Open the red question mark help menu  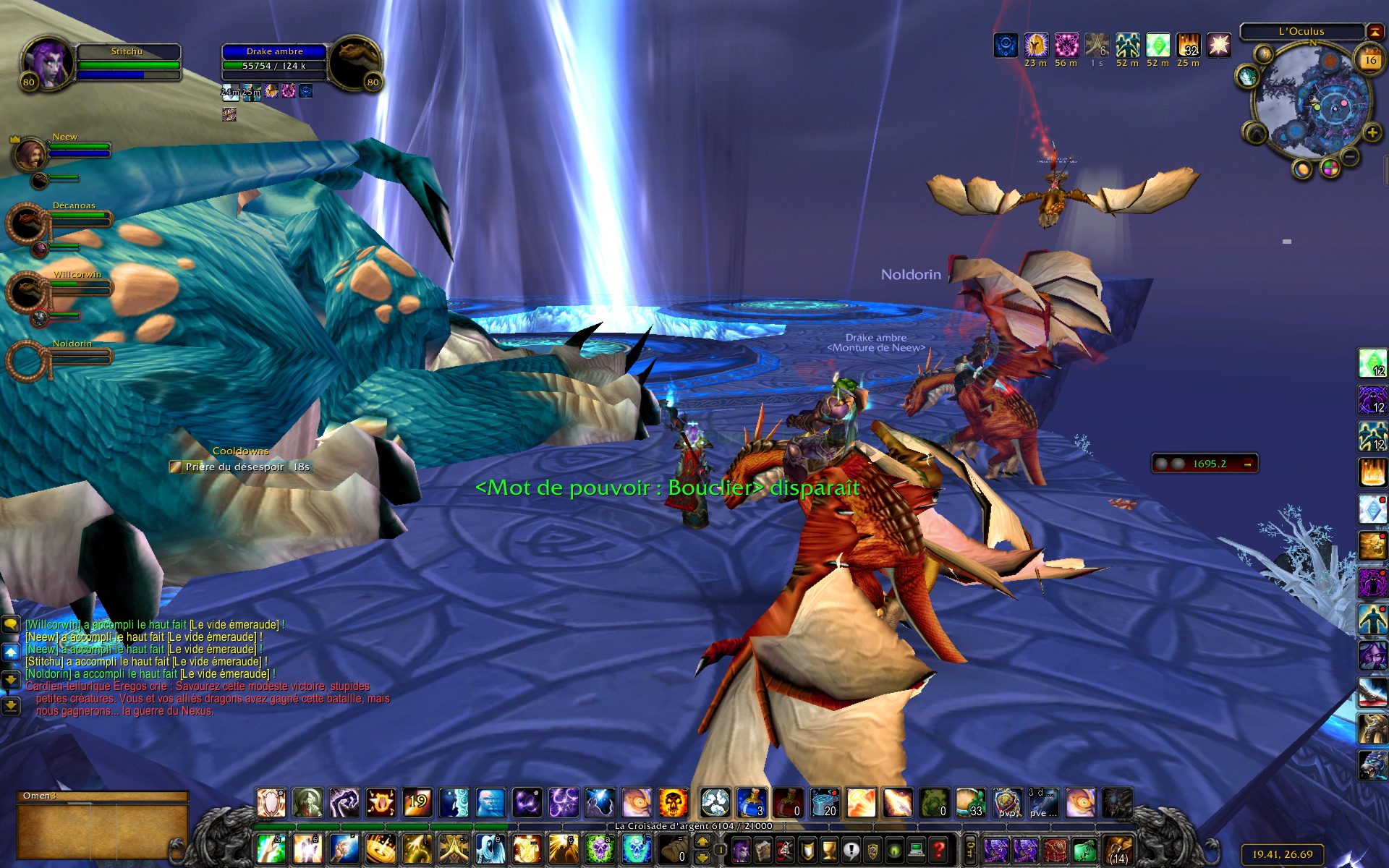pos(939,849)
